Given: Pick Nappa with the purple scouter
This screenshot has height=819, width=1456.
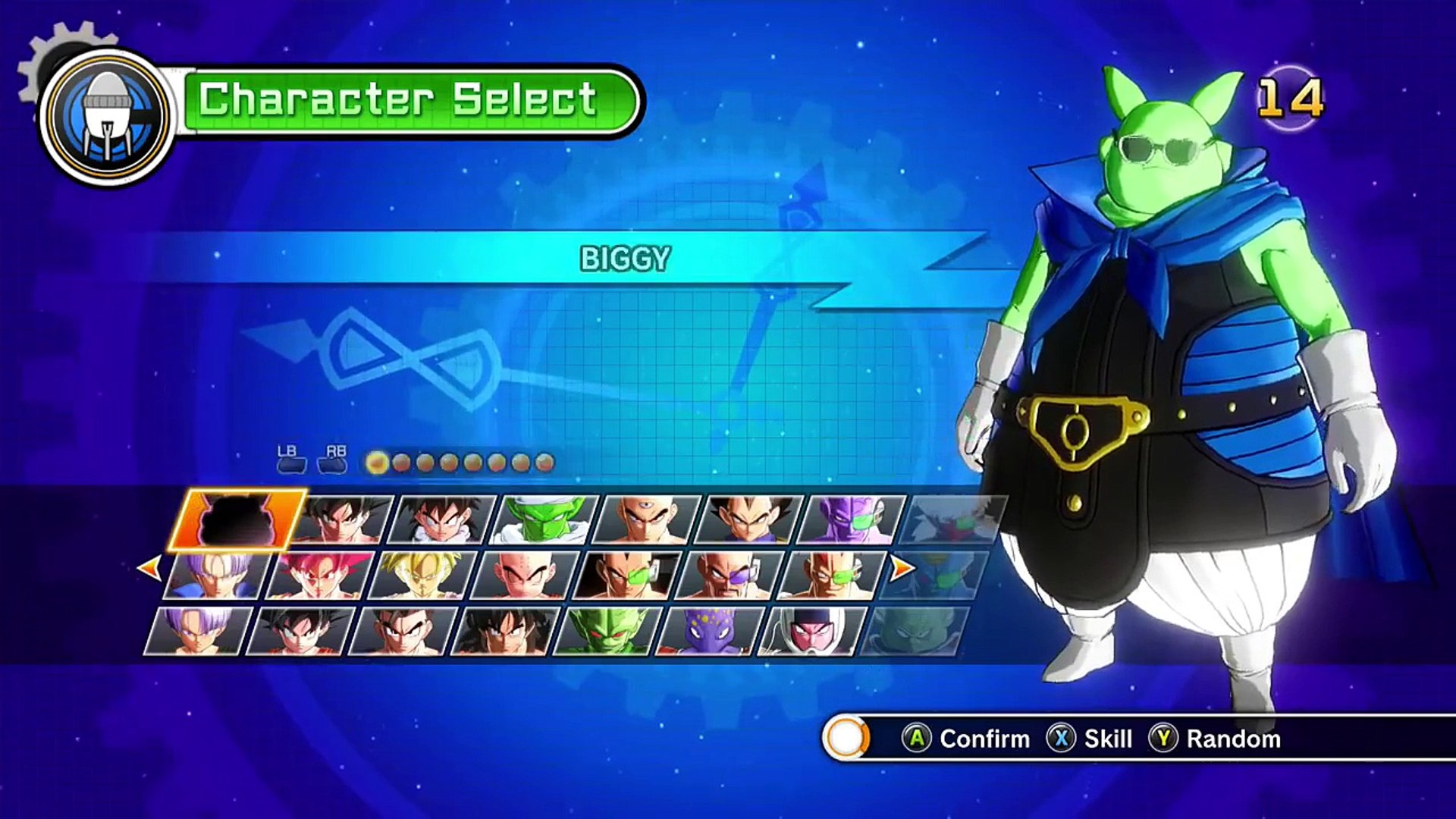Looking at the screenshot, I should coord(730,576).
